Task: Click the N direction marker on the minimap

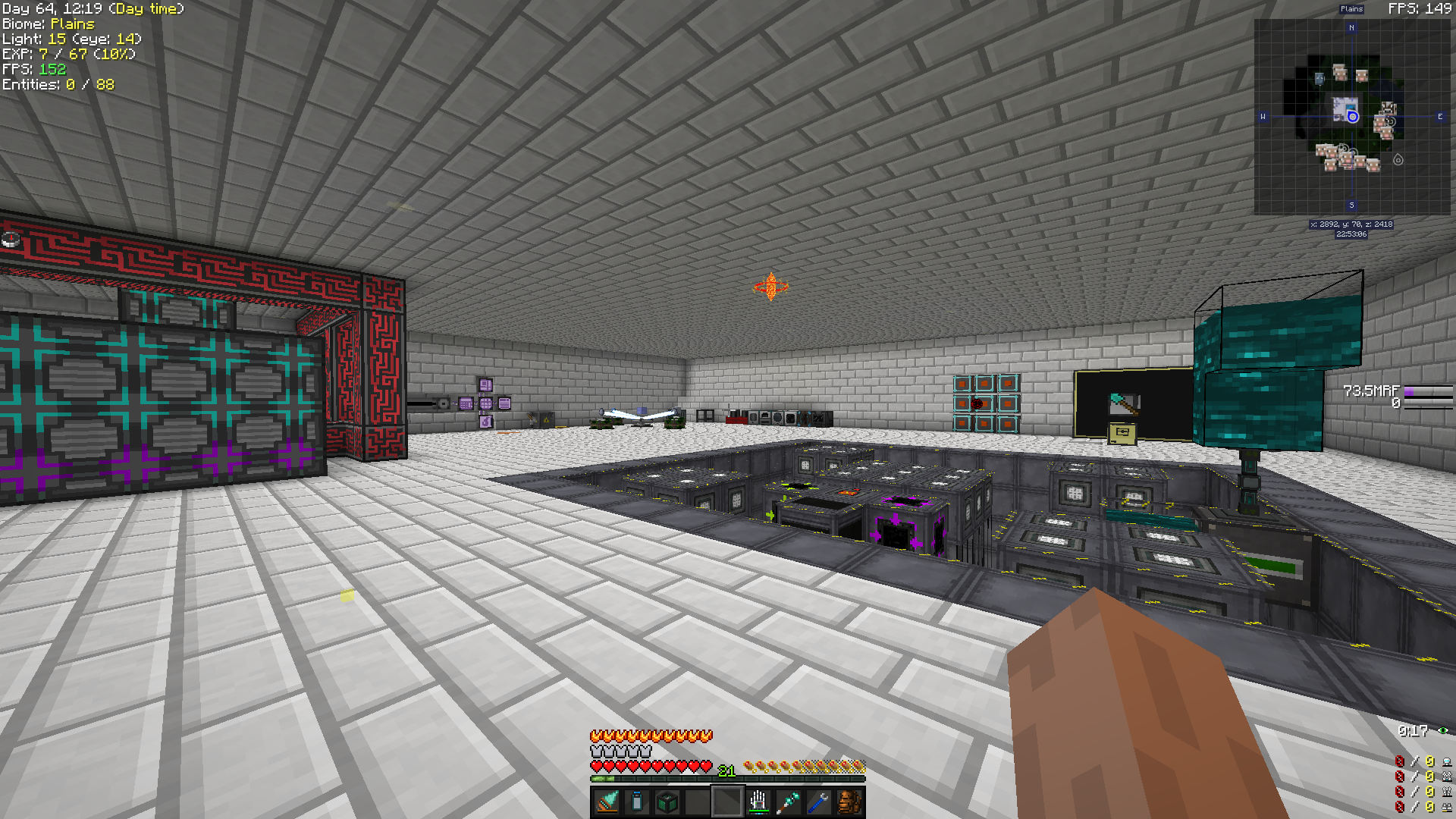Action: coord(1351,28)
